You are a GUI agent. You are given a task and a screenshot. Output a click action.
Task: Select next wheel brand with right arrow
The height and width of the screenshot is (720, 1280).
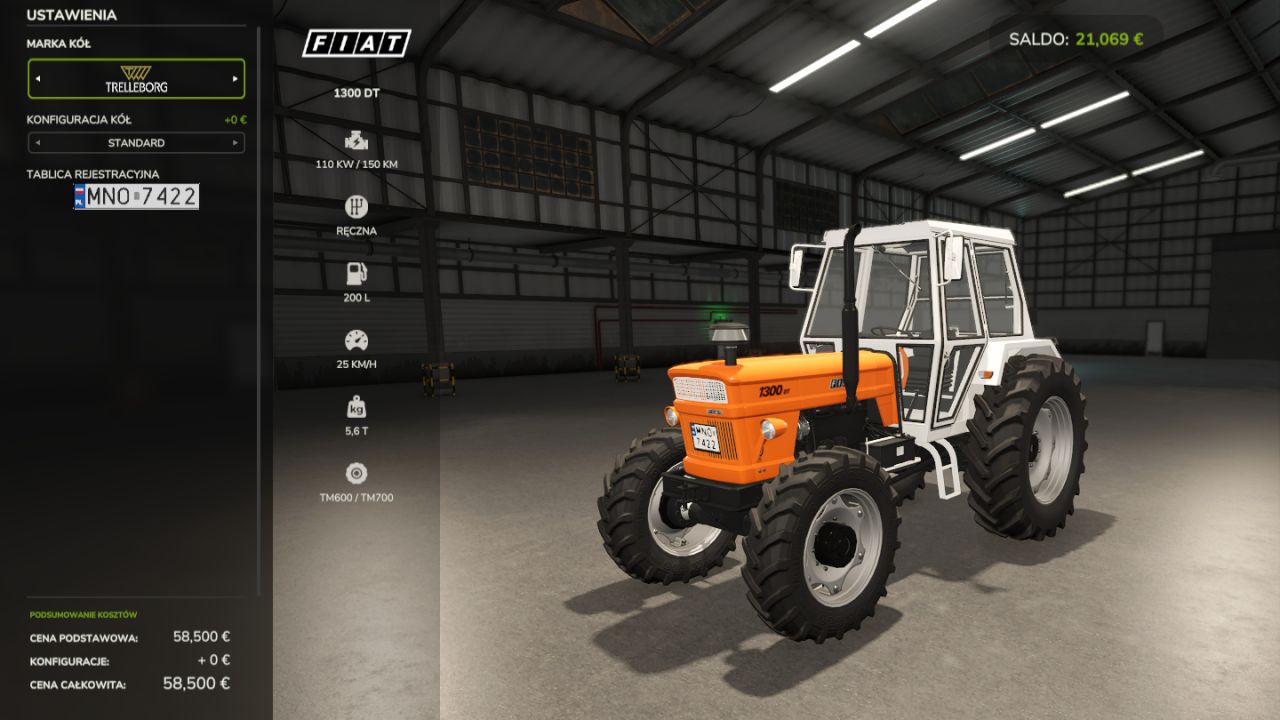click(x=236, y=79)
